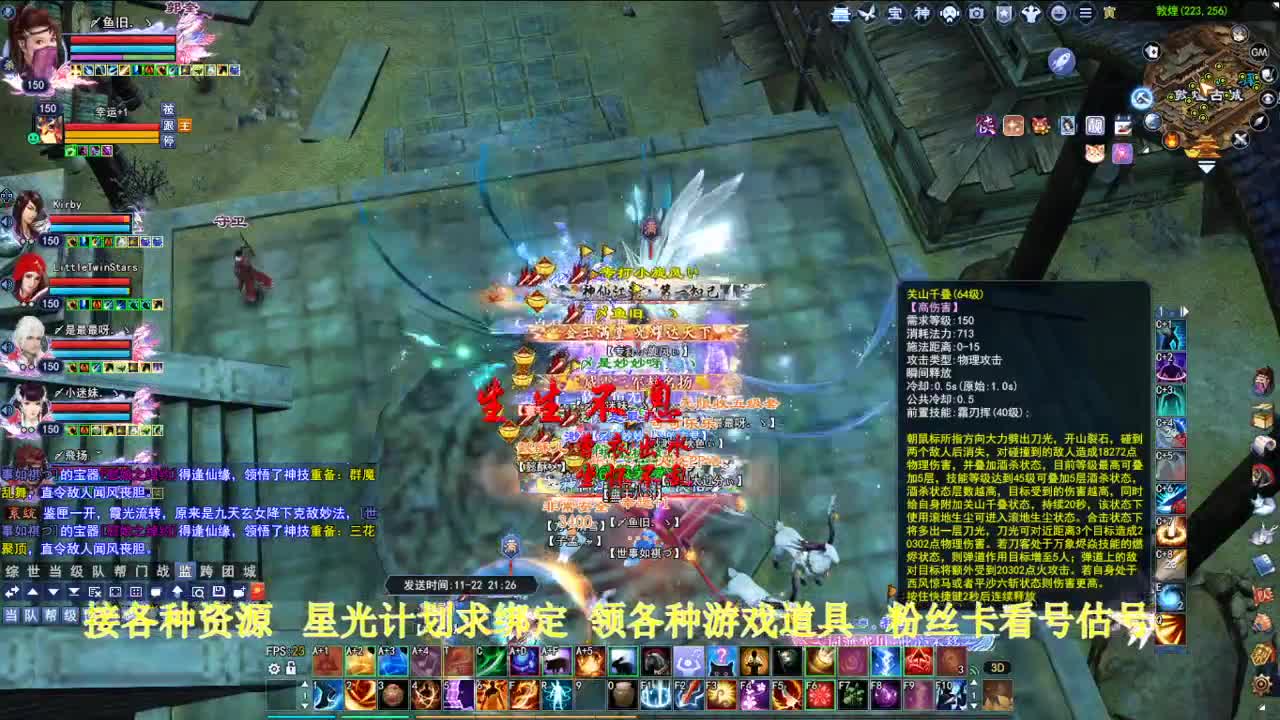
Task: Toggle the hotbar lock icon
Action: [289, 665]
